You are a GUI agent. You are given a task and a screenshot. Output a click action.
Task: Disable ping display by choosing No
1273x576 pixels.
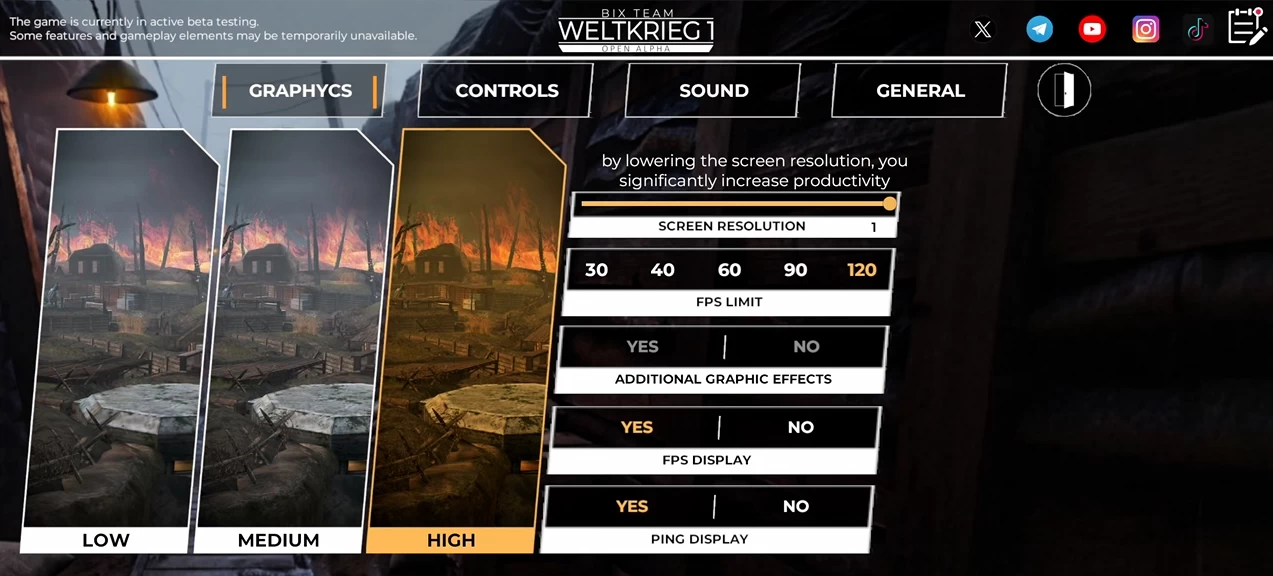(x=795, y=506)
